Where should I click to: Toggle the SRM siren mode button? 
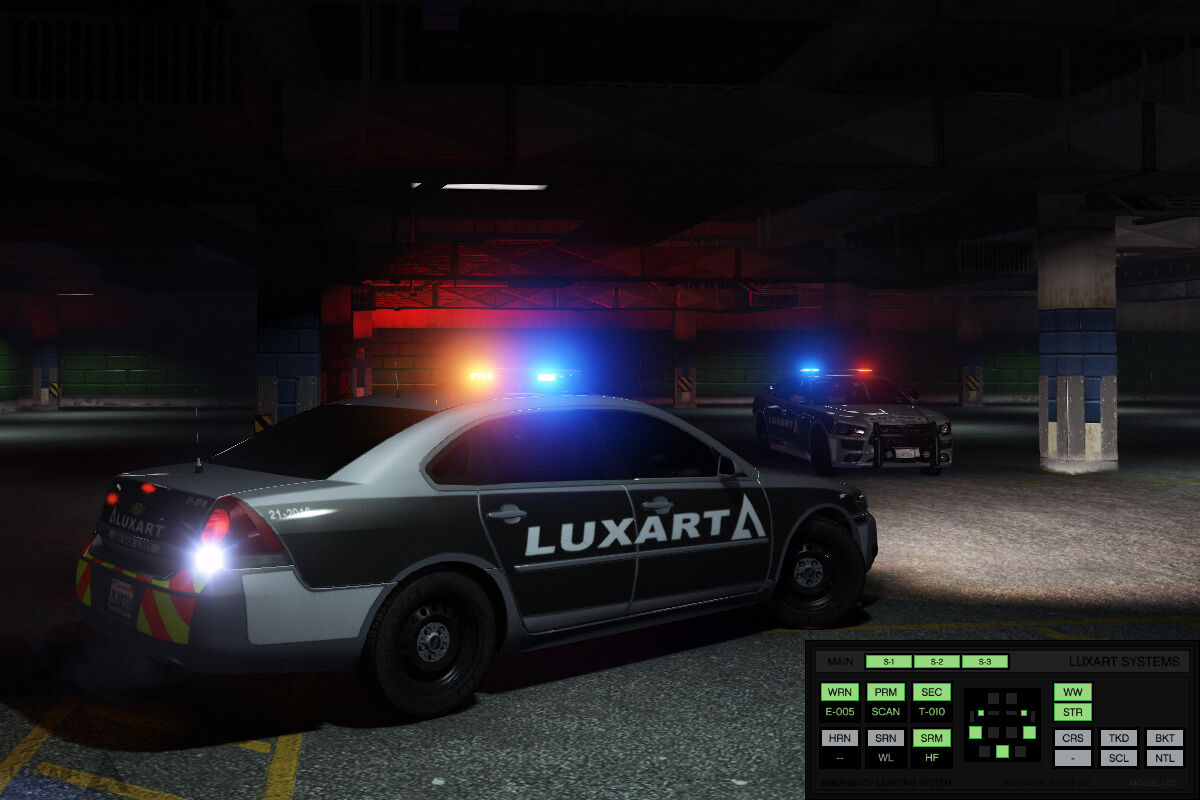tap(931, 738)
